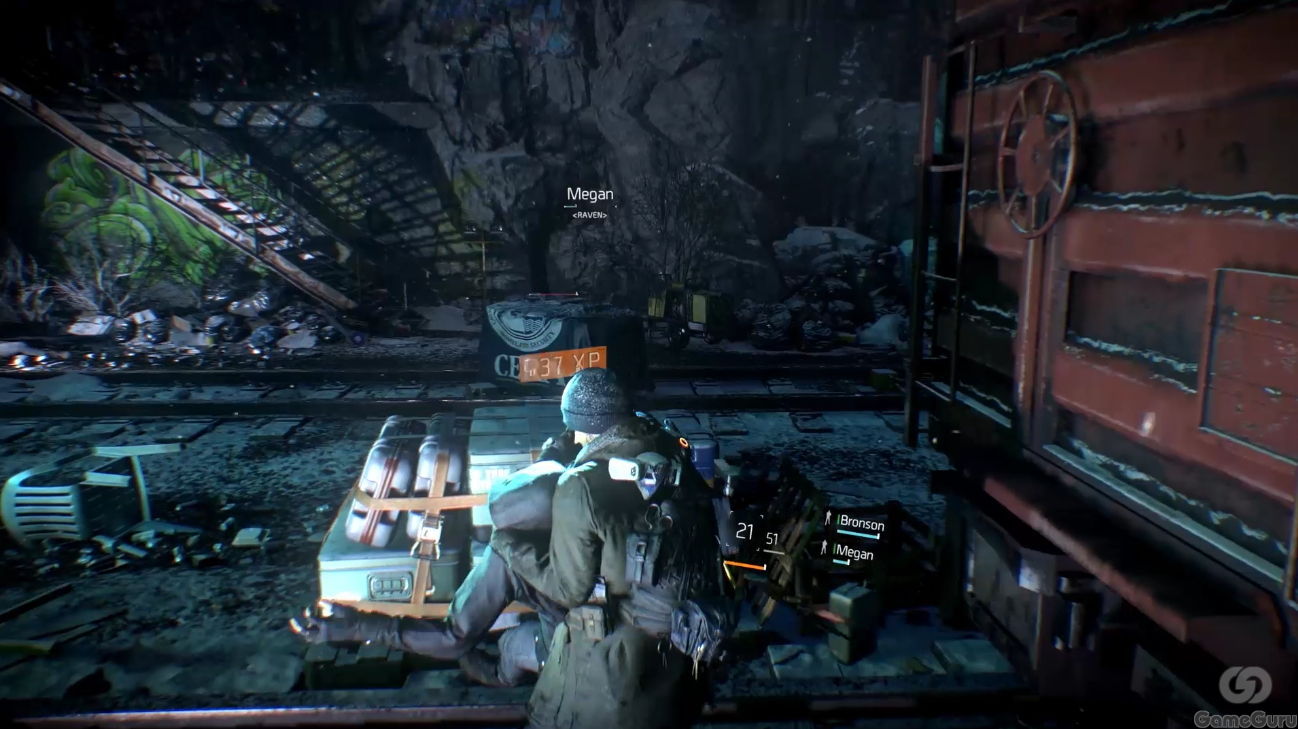Select Megan in the group list
Image resolution: width=1298 pixels, height=729 pixels.
click(852, 553)
